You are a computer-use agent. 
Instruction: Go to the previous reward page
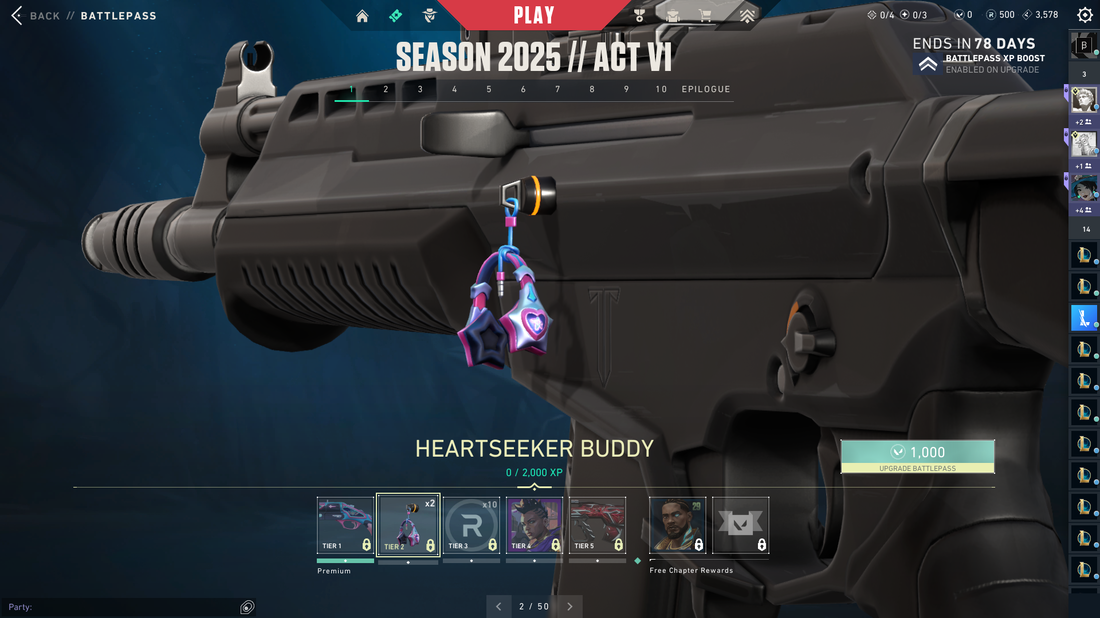(x=499, y=606)
